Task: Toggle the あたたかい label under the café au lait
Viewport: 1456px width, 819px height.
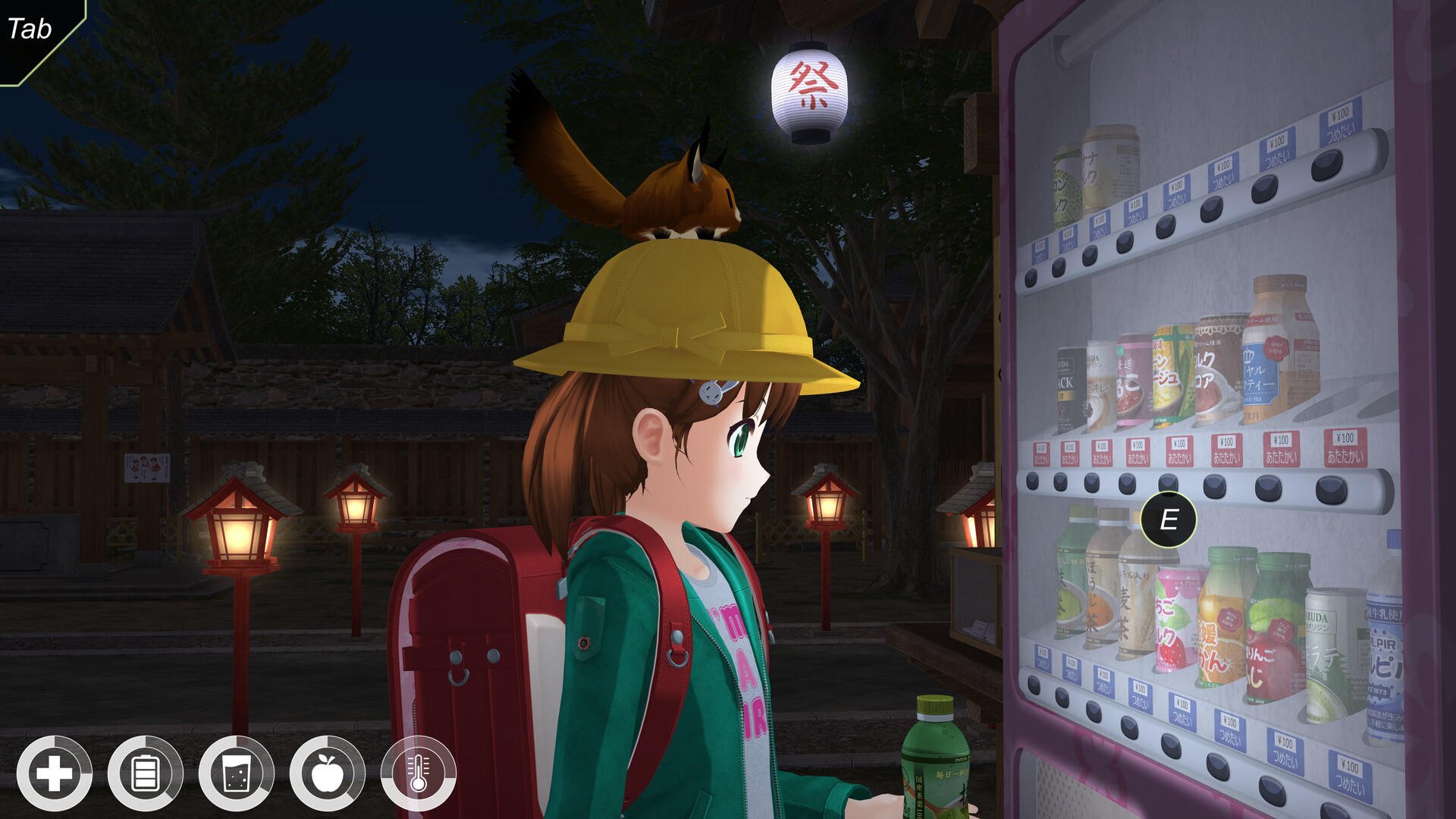Action: pyautogui.click(x=1103, y=451)
